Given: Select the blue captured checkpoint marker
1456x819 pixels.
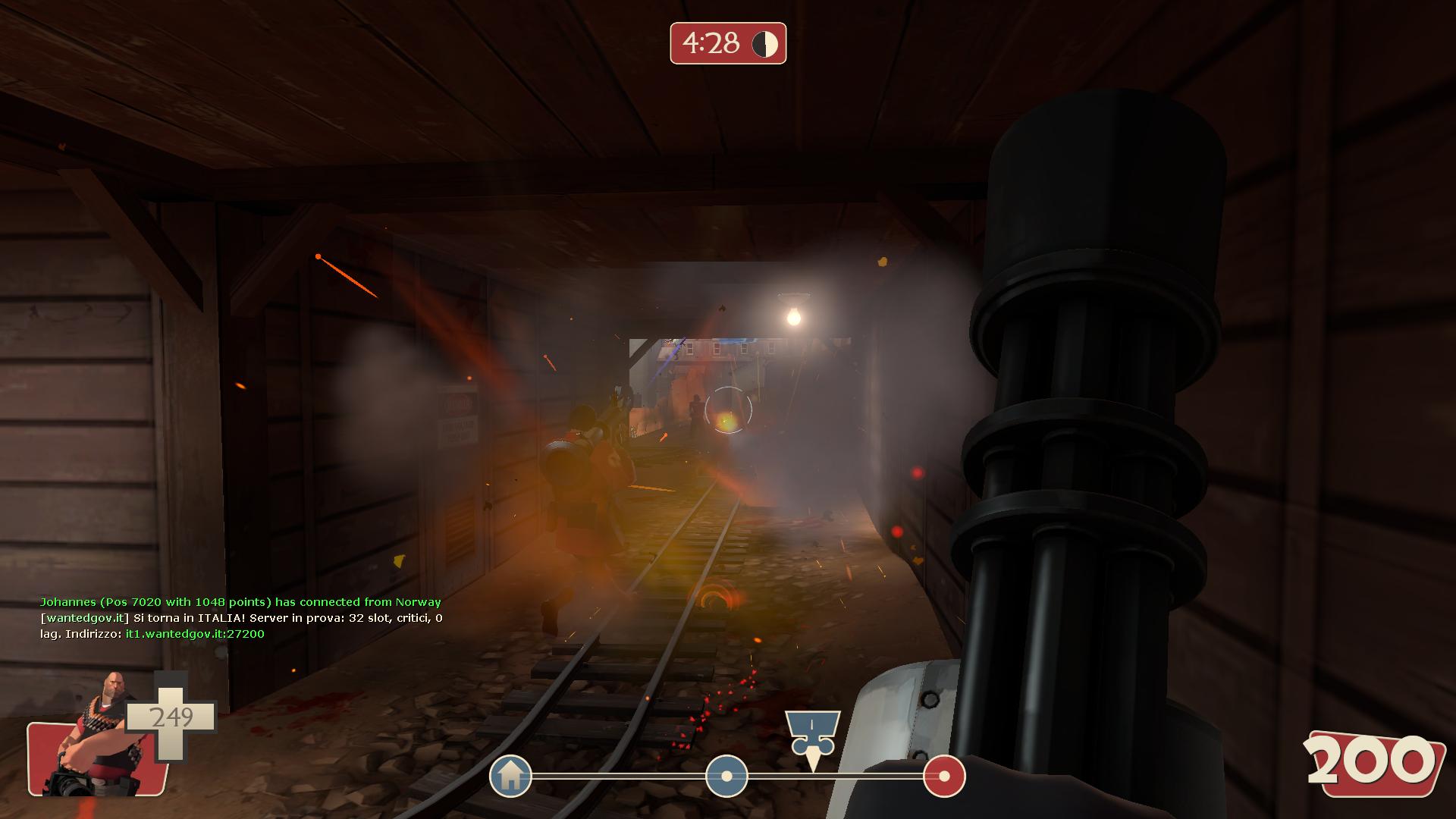Looking at the screenshot, I should pos(726,776).
